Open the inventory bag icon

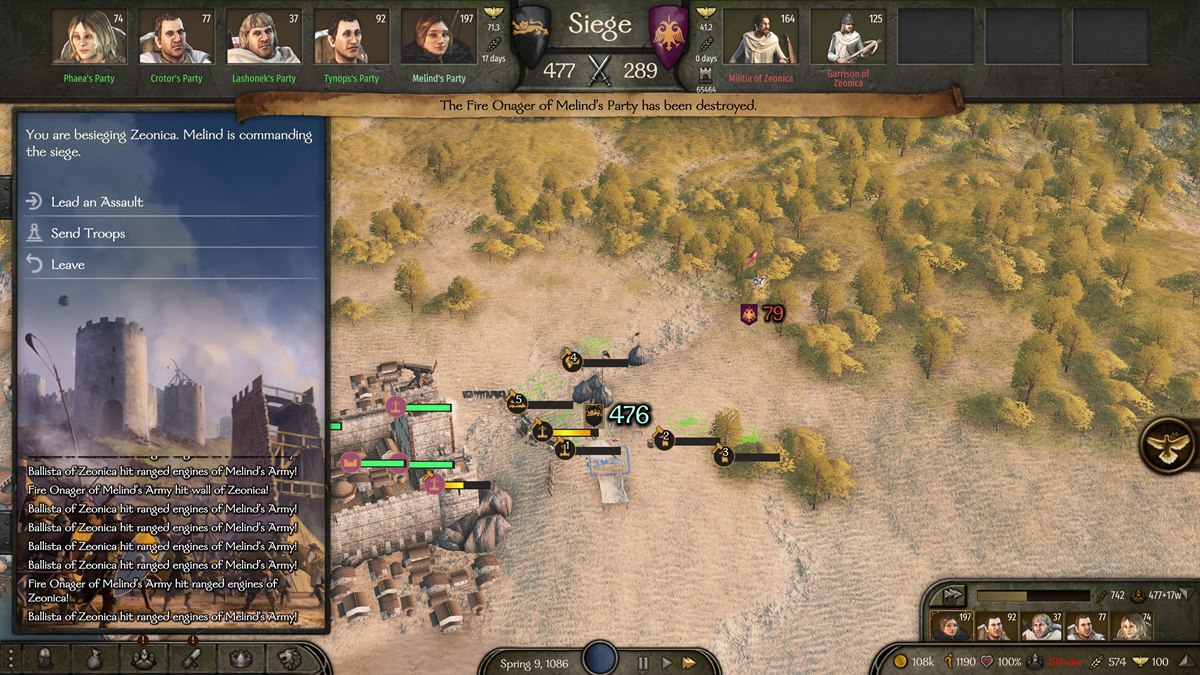(92, 658)
